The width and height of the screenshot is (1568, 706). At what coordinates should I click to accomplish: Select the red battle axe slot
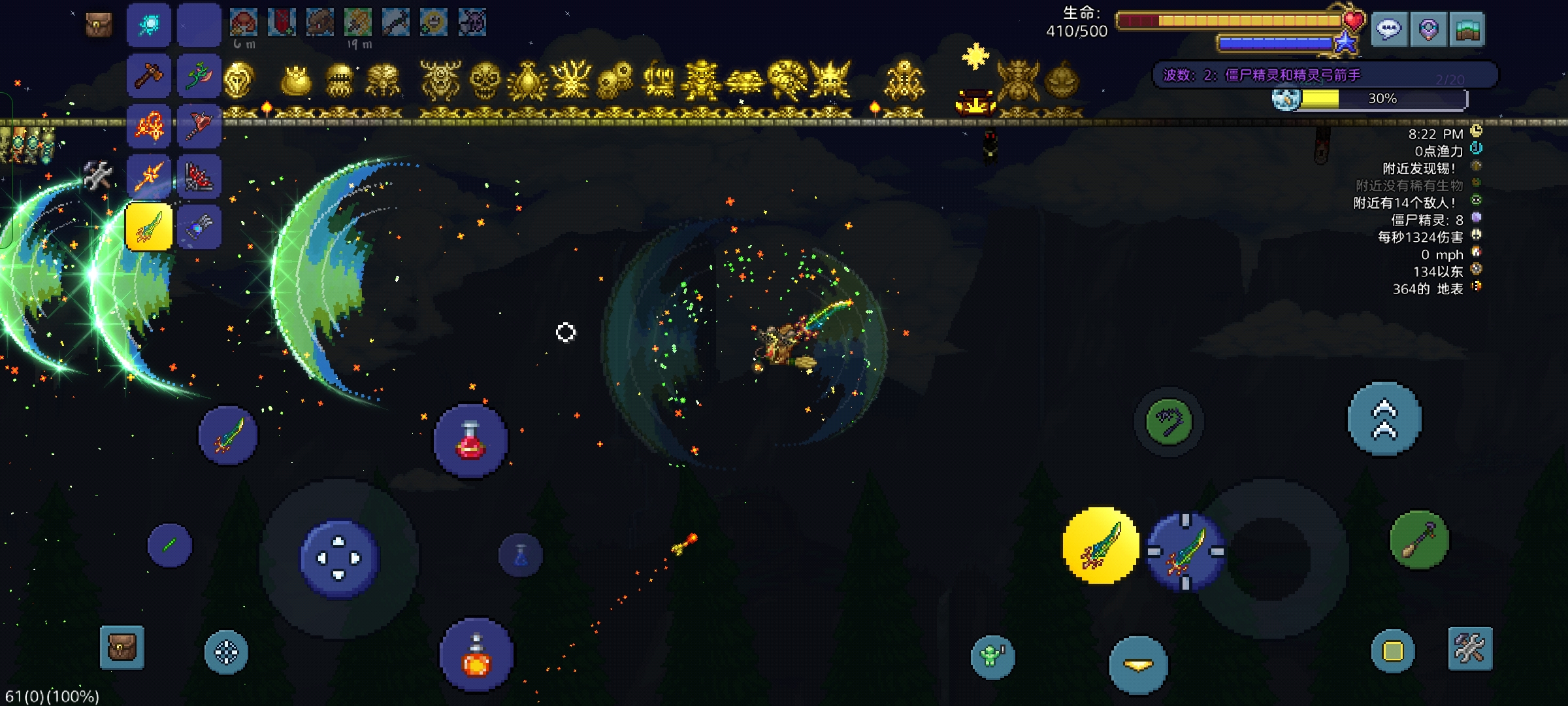pyautogui.click(x=199, y=126)
